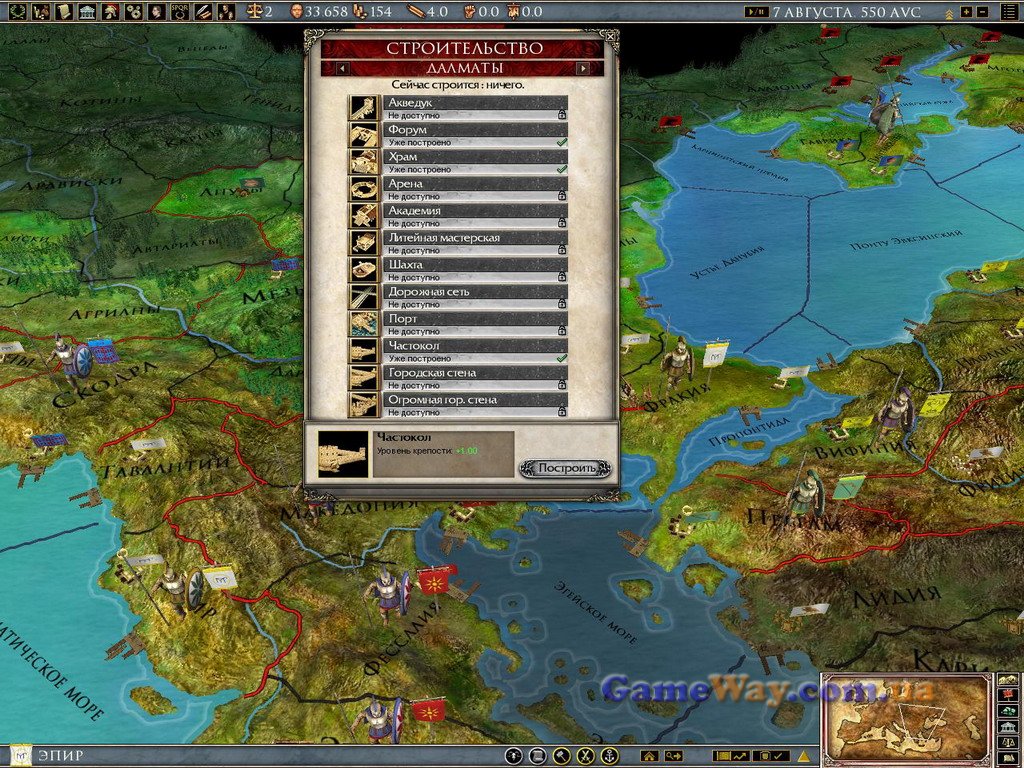Go to the next province with right arrow

pyautogui.click(x=582, y=68)
